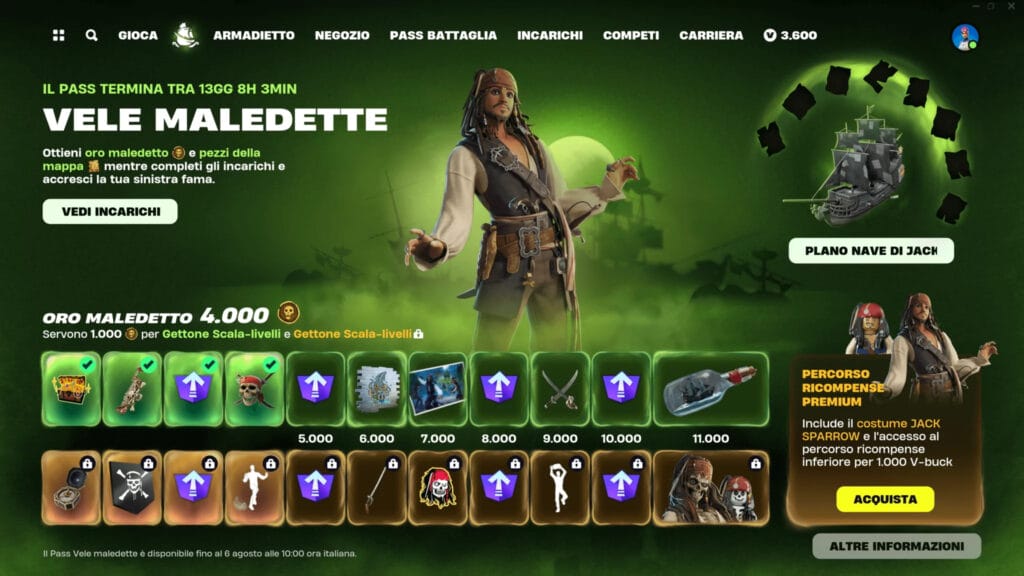
Task: Open the CARRIERA tab
Action: pyautogui.click(x=711, y=35)
